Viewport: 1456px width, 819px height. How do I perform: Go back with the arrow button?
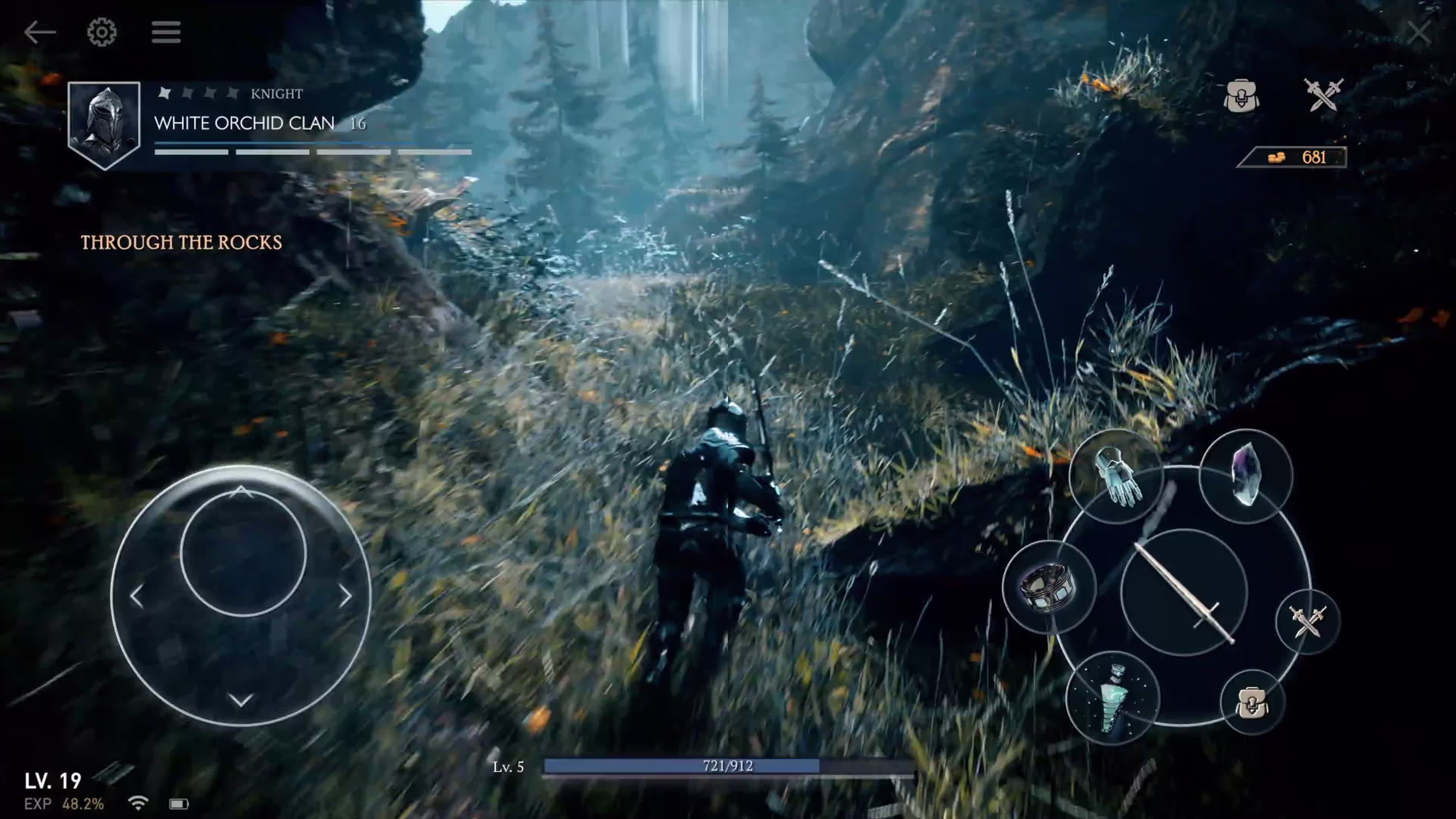[x=39, y=32]
